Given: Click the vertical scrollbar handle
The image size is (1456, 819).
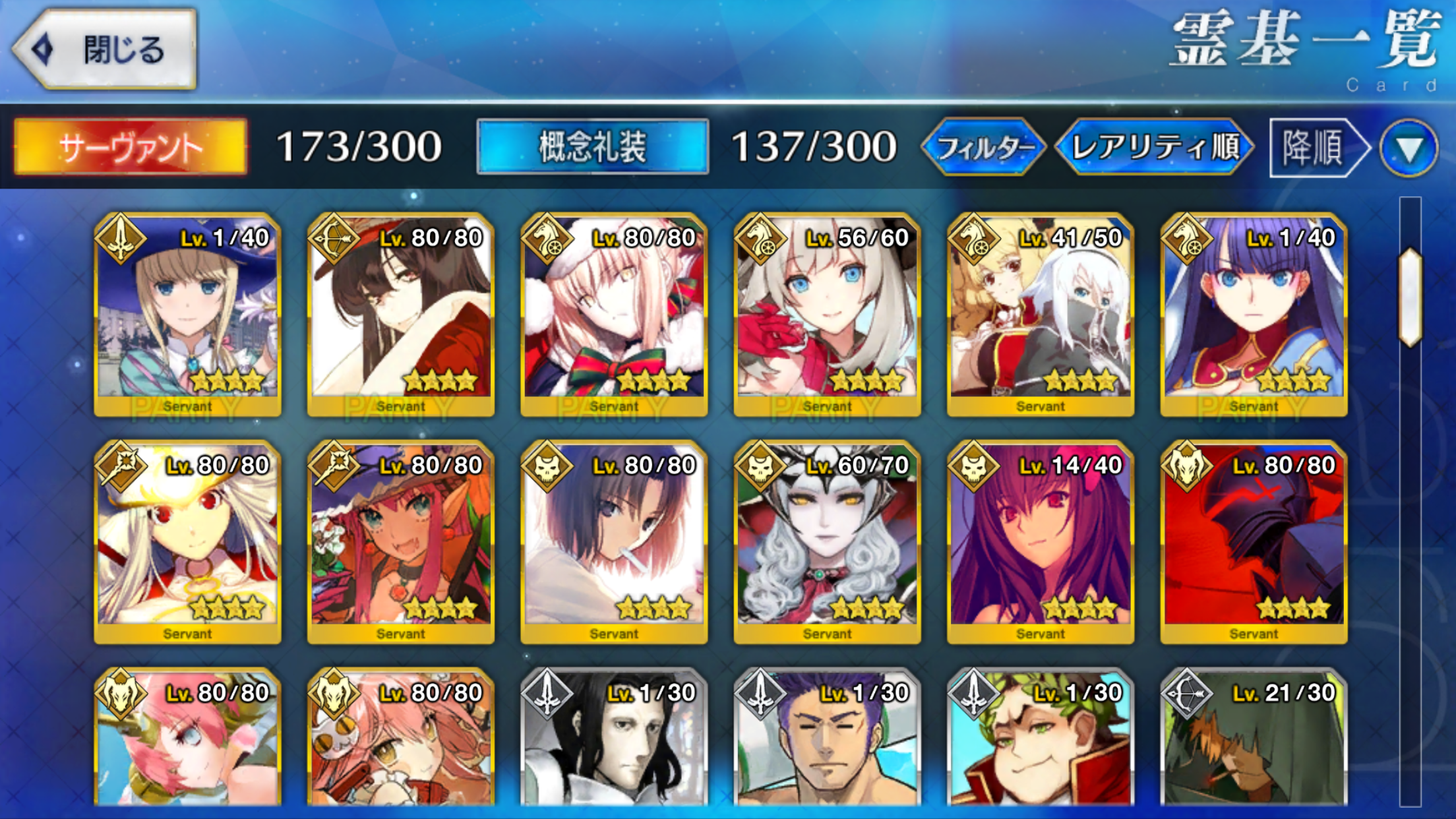Looking at the screenshot, I should tap(1410, 297).
